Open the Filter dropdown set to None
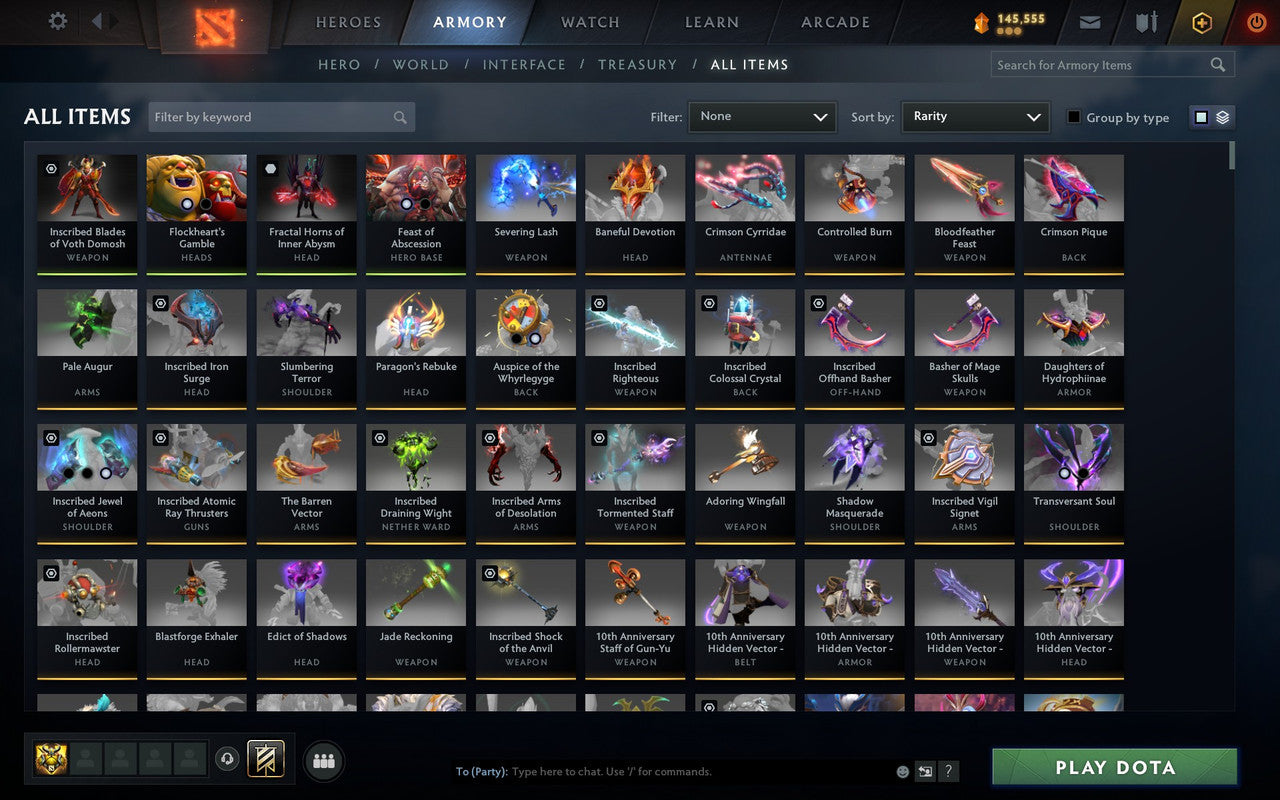This screenshot has width=1280, height=800. click(762, 117)
